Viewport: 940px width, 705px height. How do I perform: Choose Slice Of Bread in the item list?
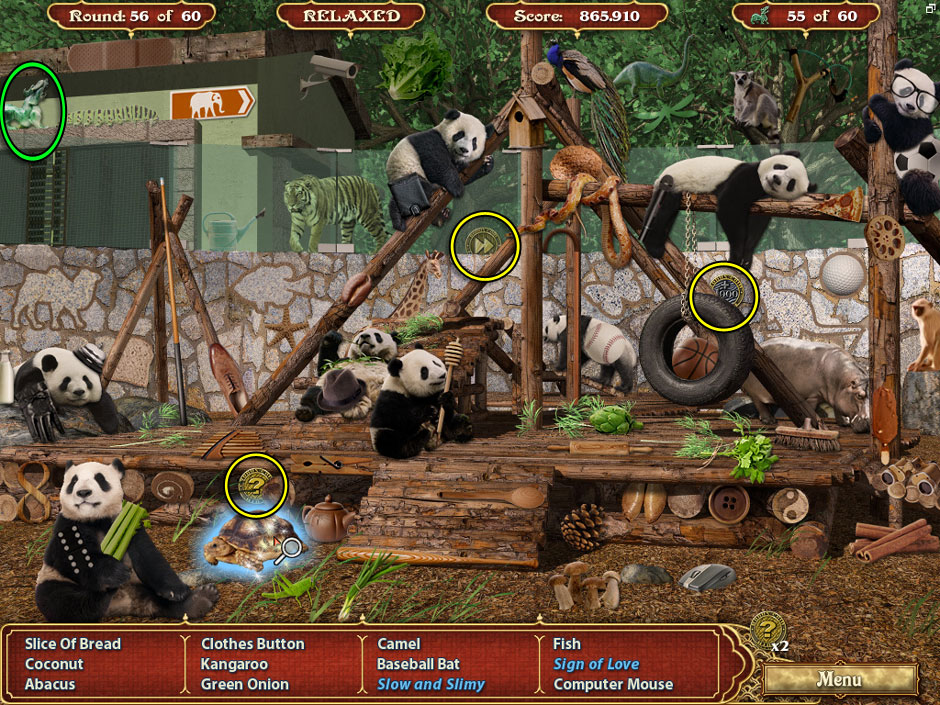73,644
